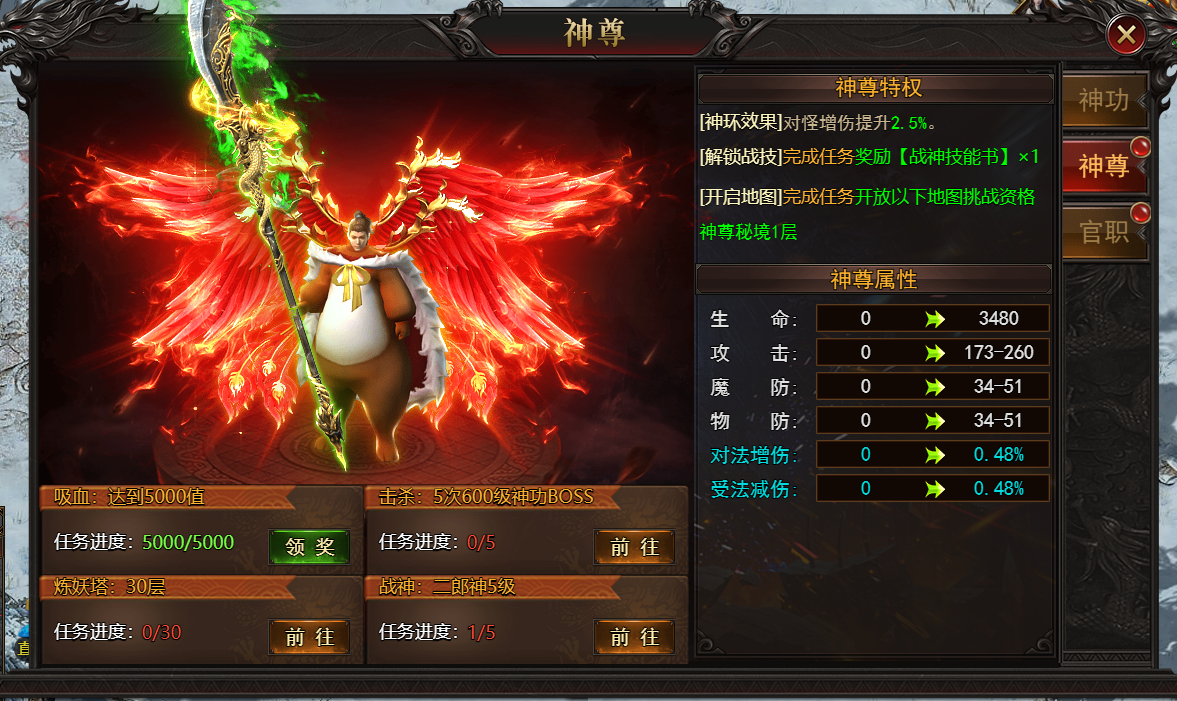Go to the 600级神功BOSS kill task
Viewport: 1177px width, 701px height.
pos(634,547)
